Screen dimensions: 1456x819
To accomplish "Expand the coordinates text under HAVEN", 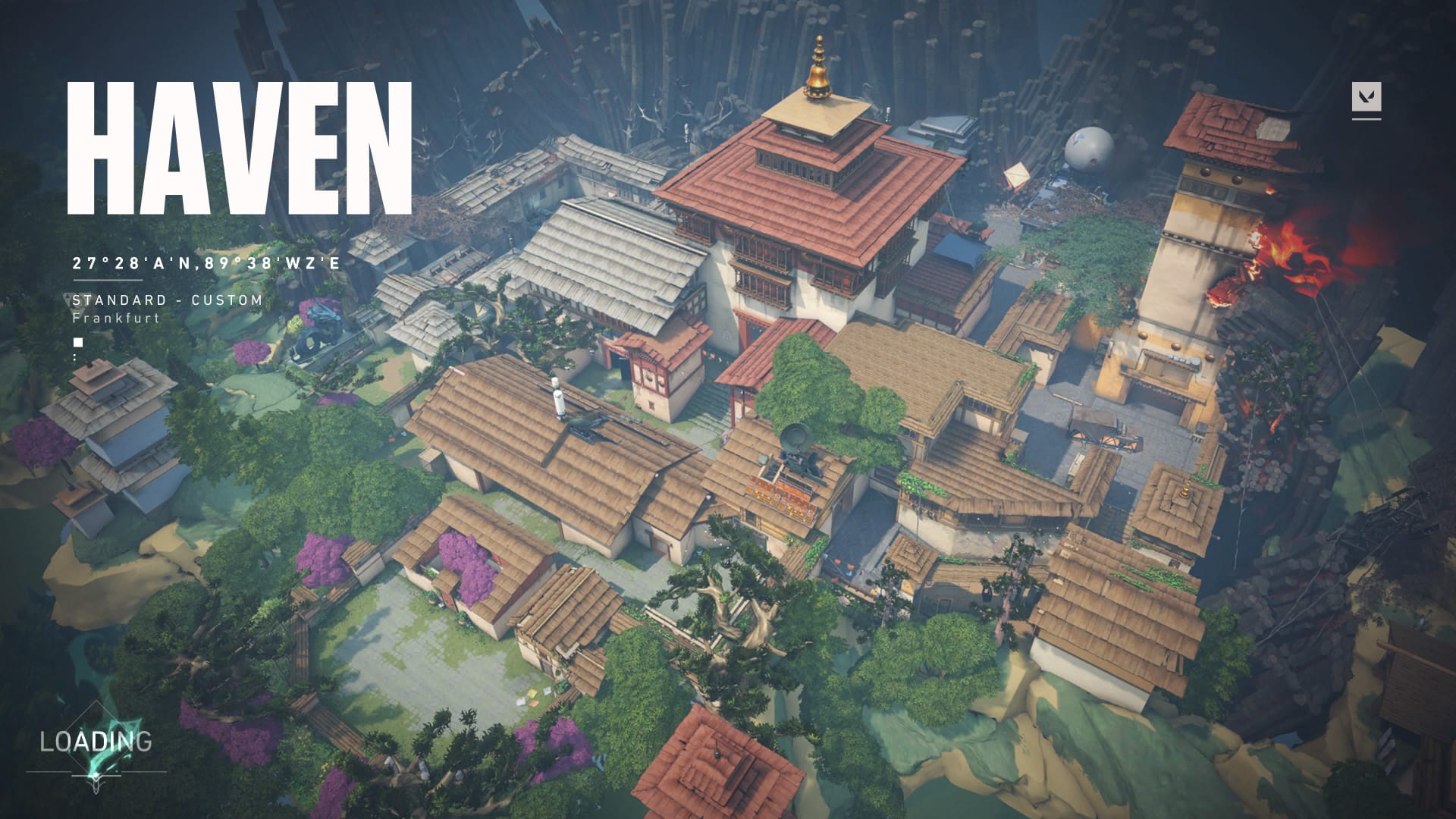I will coord(205,265).
